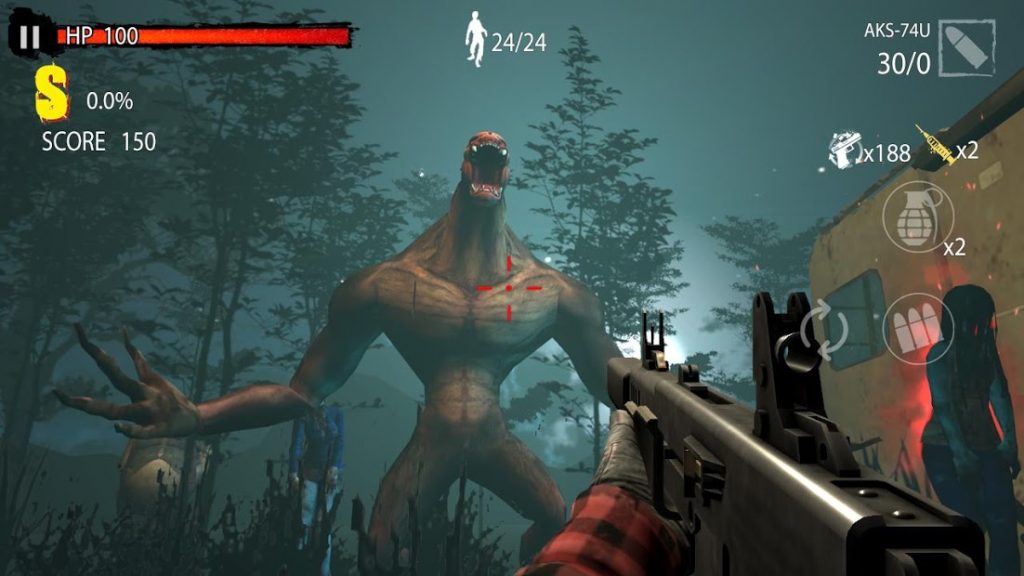Screen dimensions: 1024x576
Task: Throw a grenade with the grenade button
Action: pyautogui.click(x=917, y=217)
